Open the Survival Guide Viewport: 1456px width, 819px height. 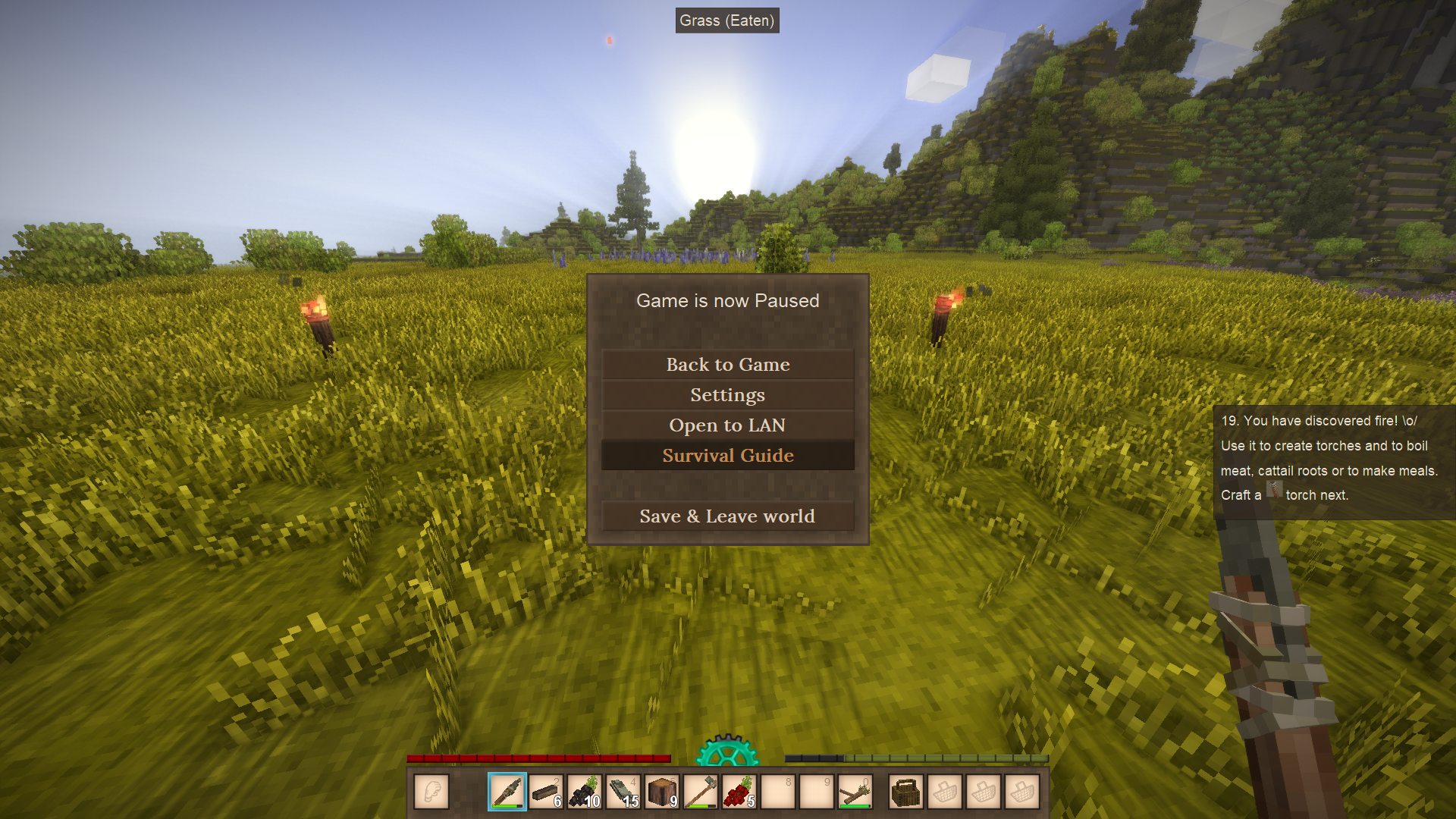(727, 456)
